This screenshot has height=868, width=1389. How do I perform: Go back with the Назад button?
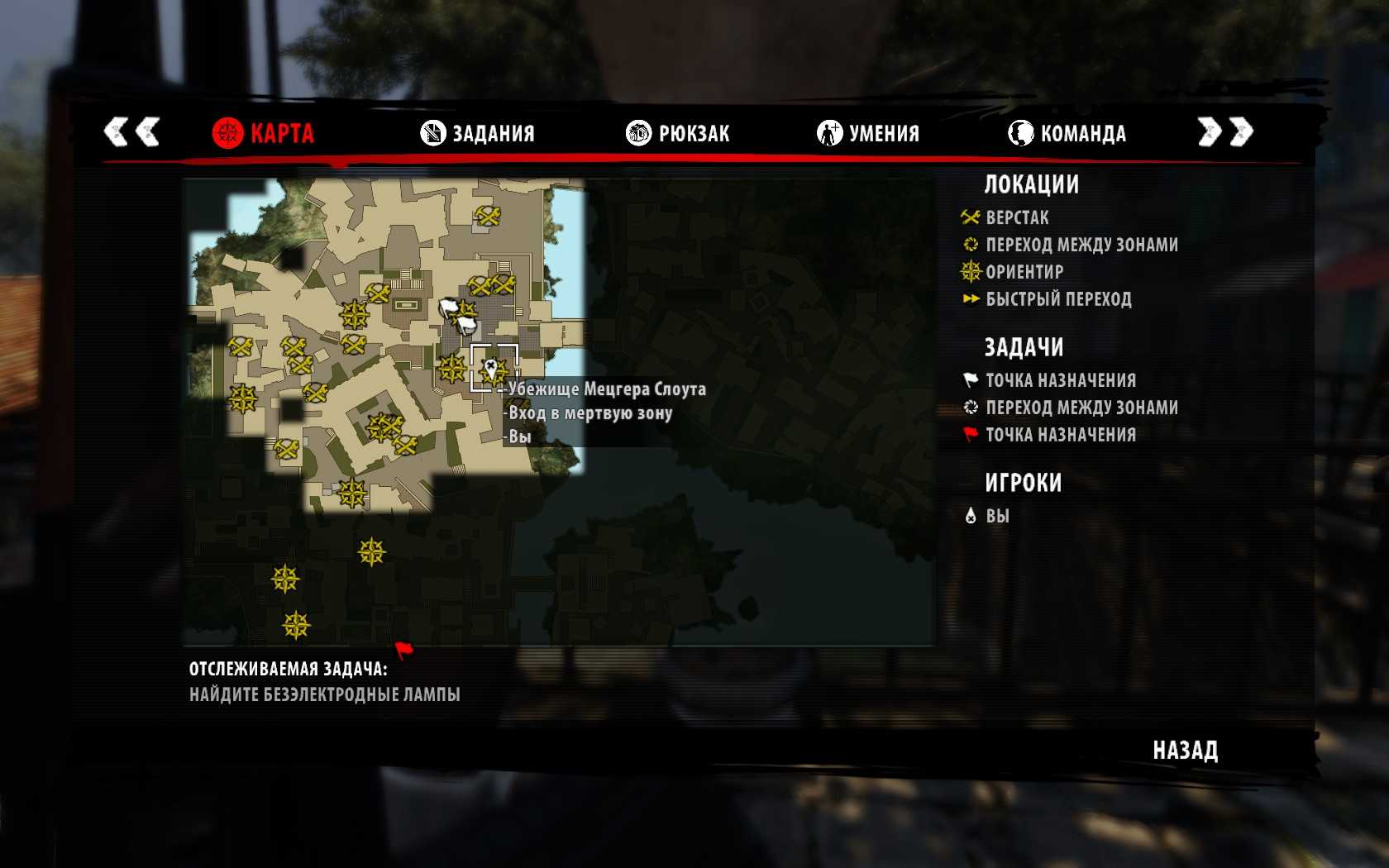coord(1185,751)
